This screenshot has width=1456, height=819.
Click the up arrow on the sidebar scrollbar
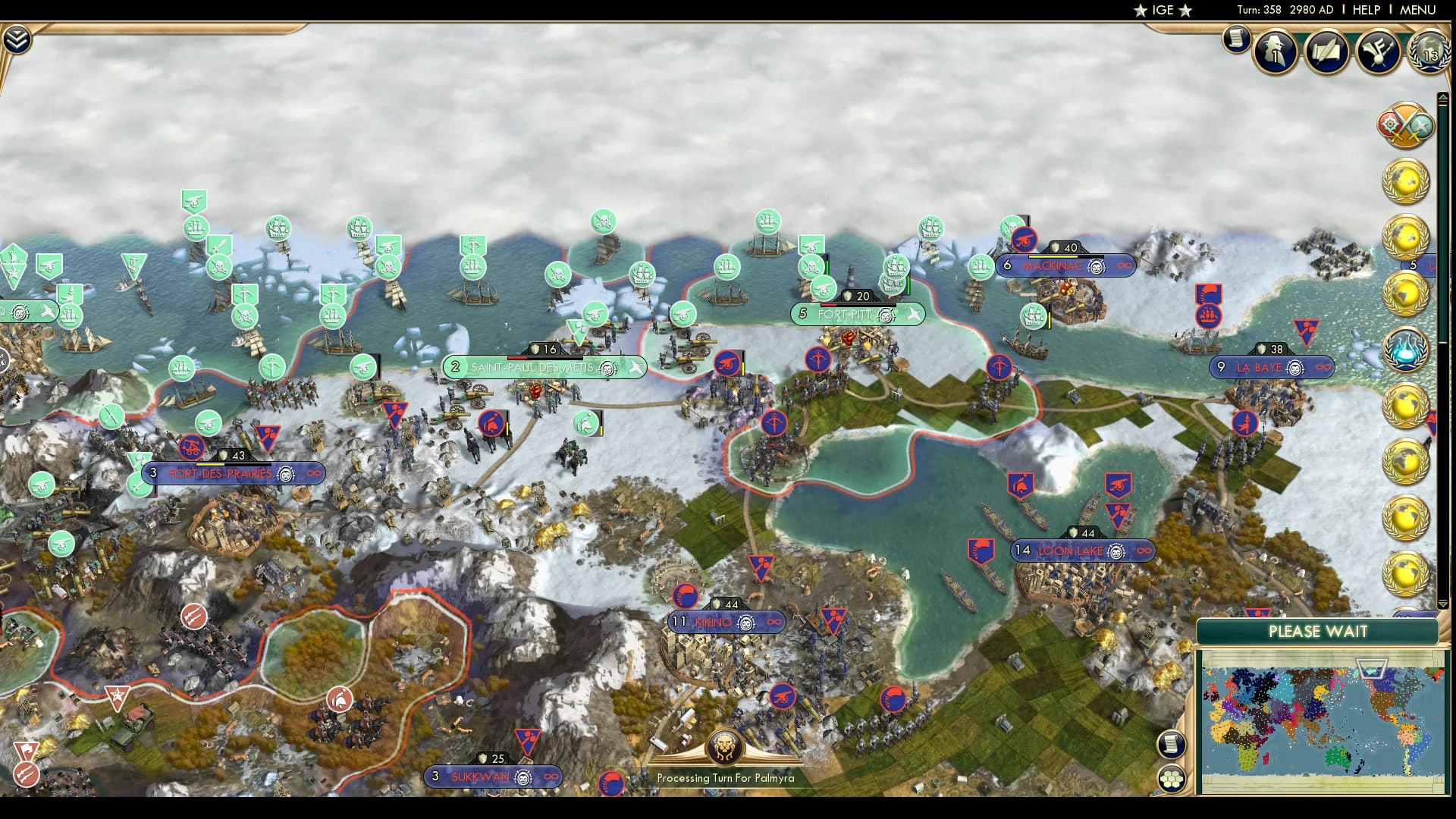1443,96
